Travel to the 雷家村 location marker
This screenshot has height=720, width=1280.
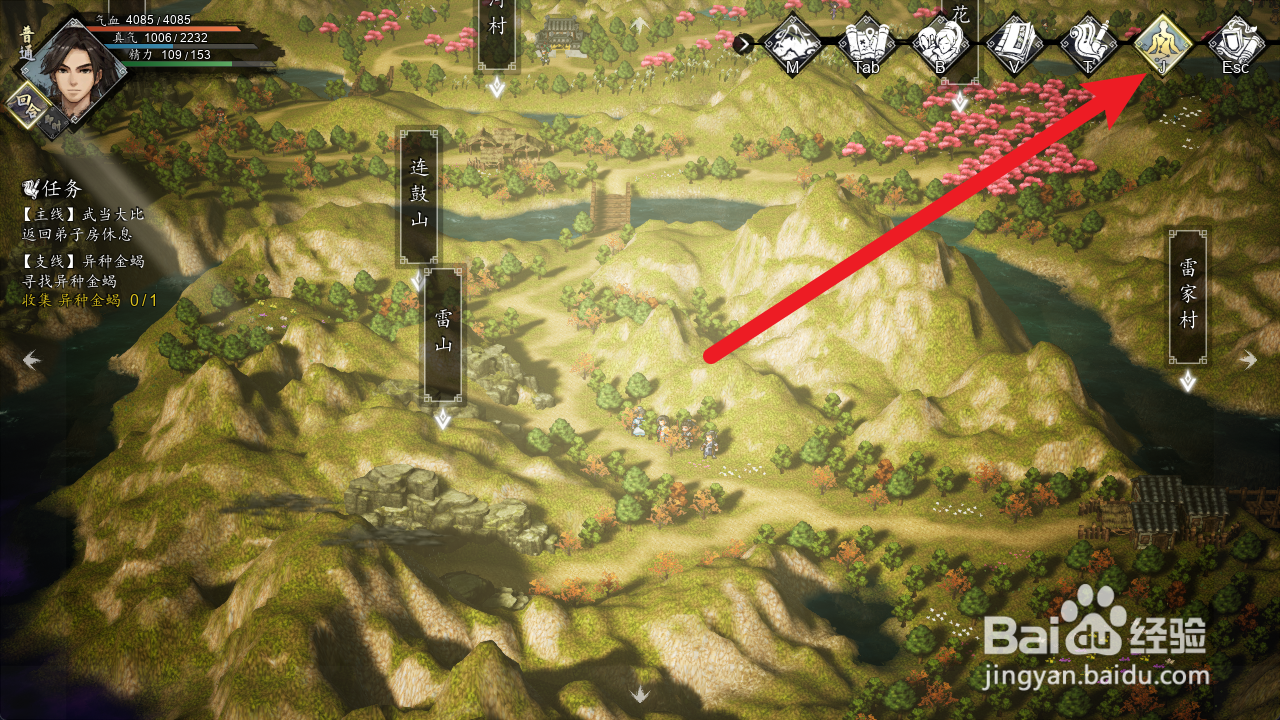[1187, 297]
